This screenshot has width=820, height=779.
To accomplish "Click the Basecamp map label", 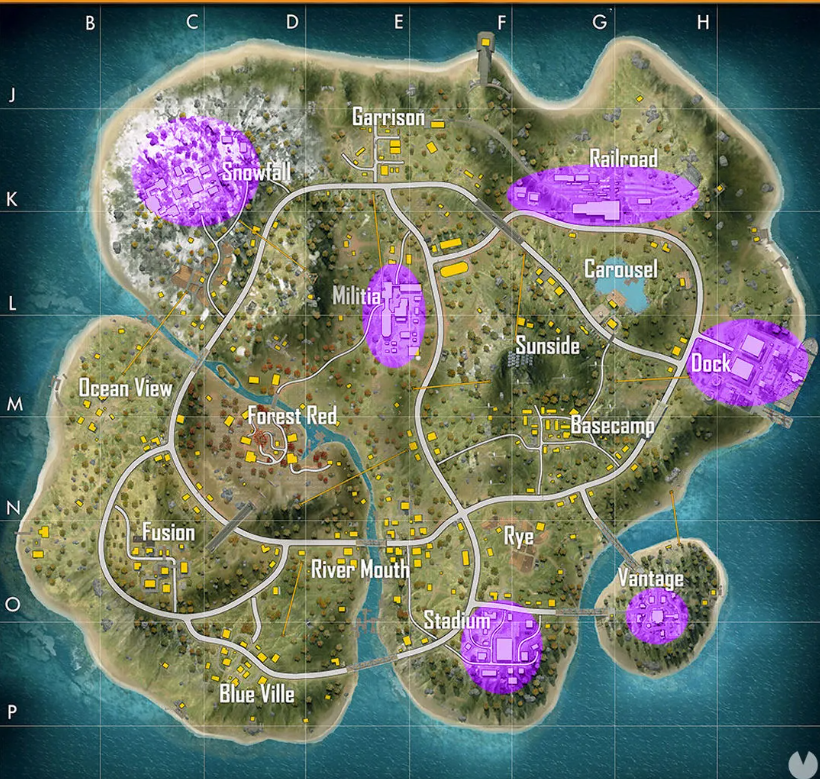I will 612,426.
